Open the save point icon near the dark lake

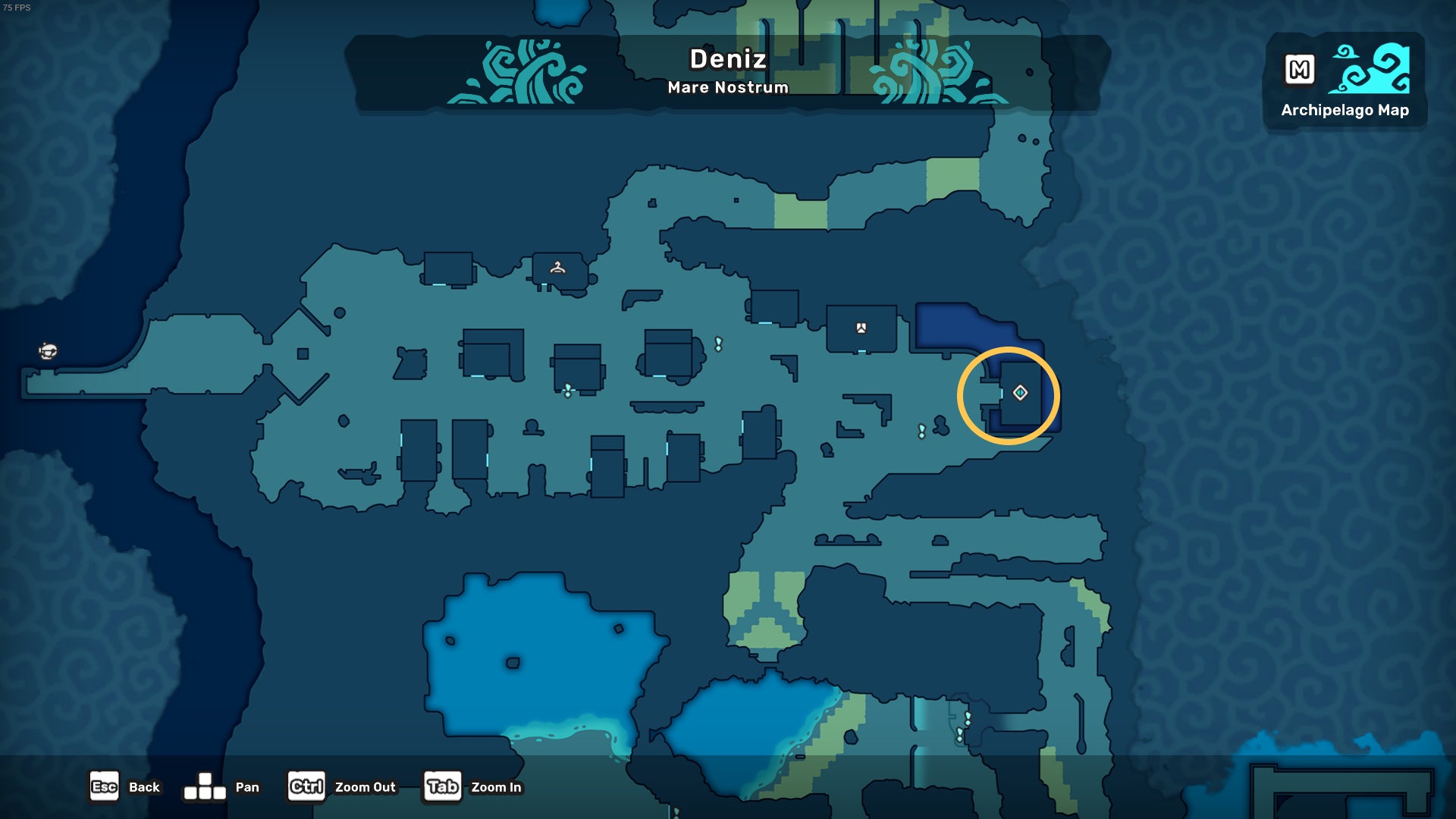point(861,328)
